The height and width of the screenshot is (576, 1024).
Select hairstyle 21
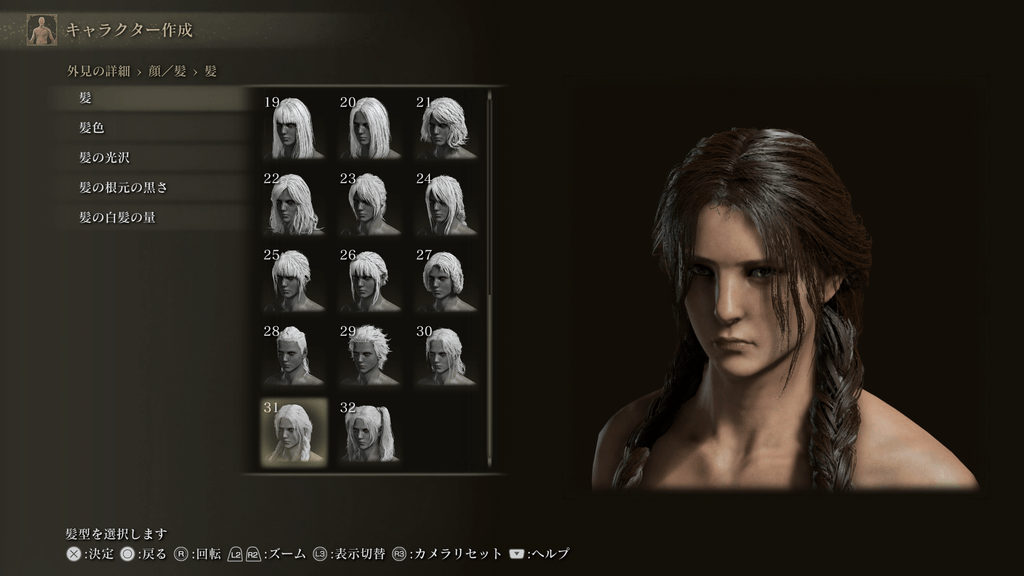point(446,127)
